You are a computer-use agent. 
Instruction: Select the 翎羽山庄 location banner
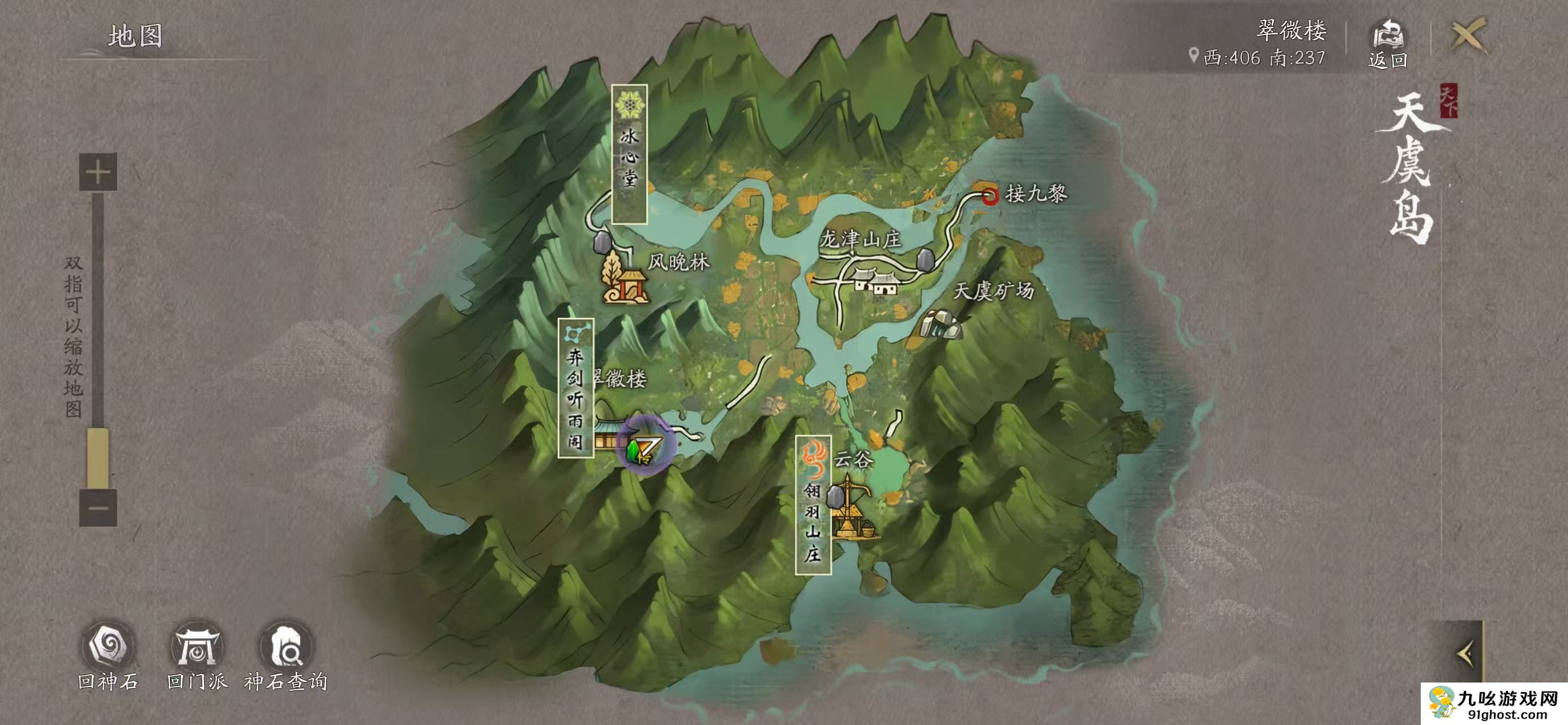813,505
